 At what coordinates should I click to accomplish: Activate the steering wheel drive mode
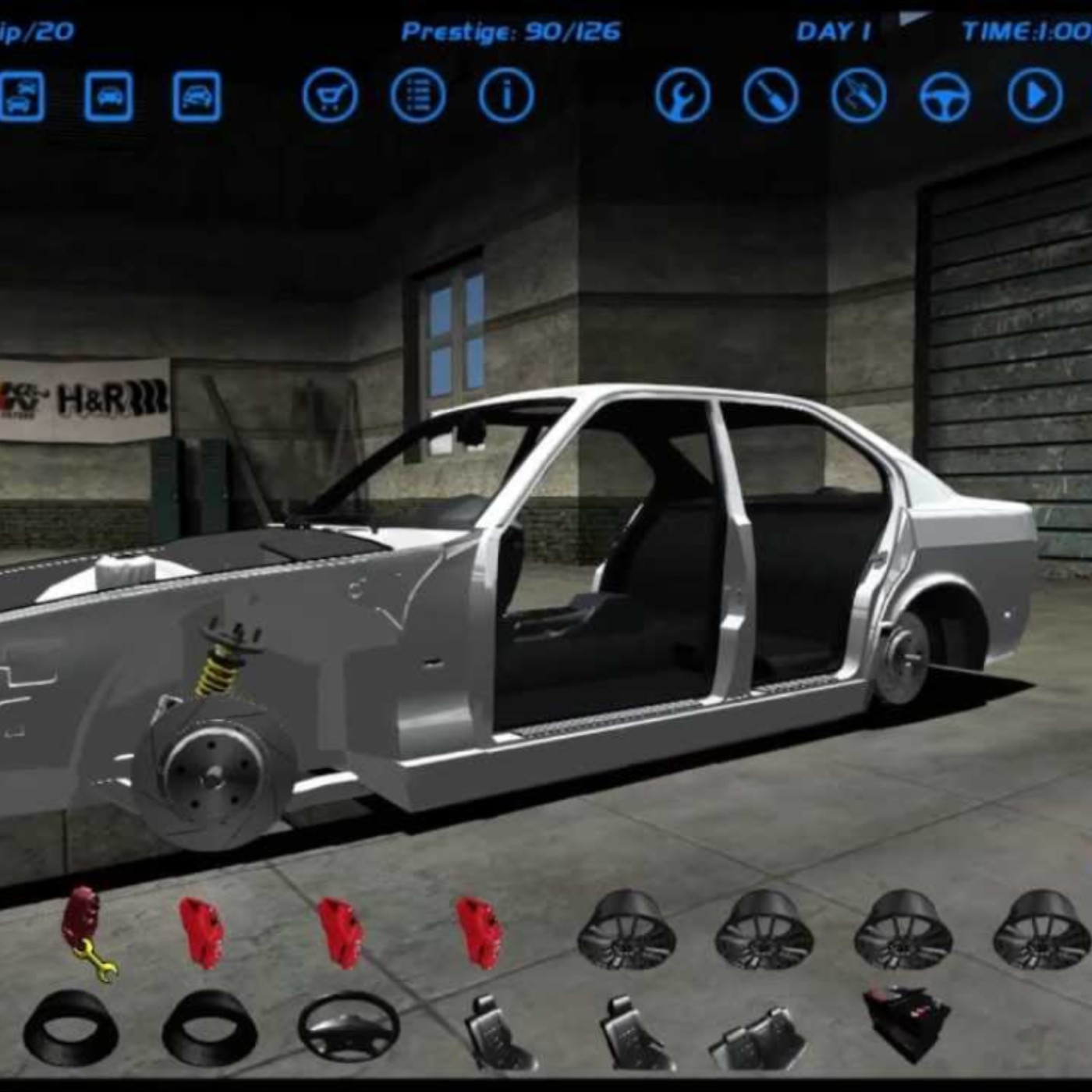[946, 97]
